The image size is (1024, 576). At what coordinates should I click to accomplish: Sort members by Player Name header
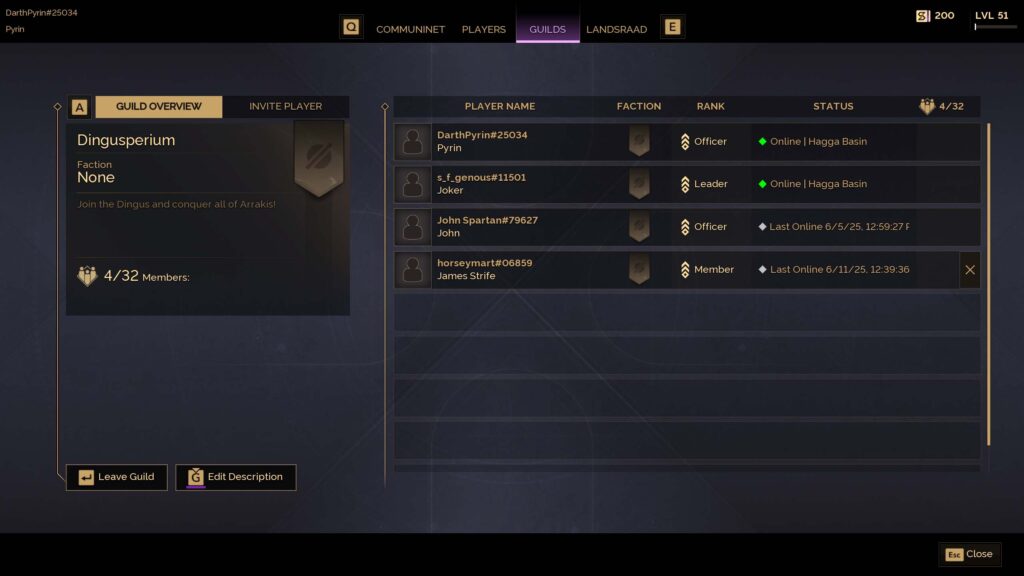pos(500,106)
